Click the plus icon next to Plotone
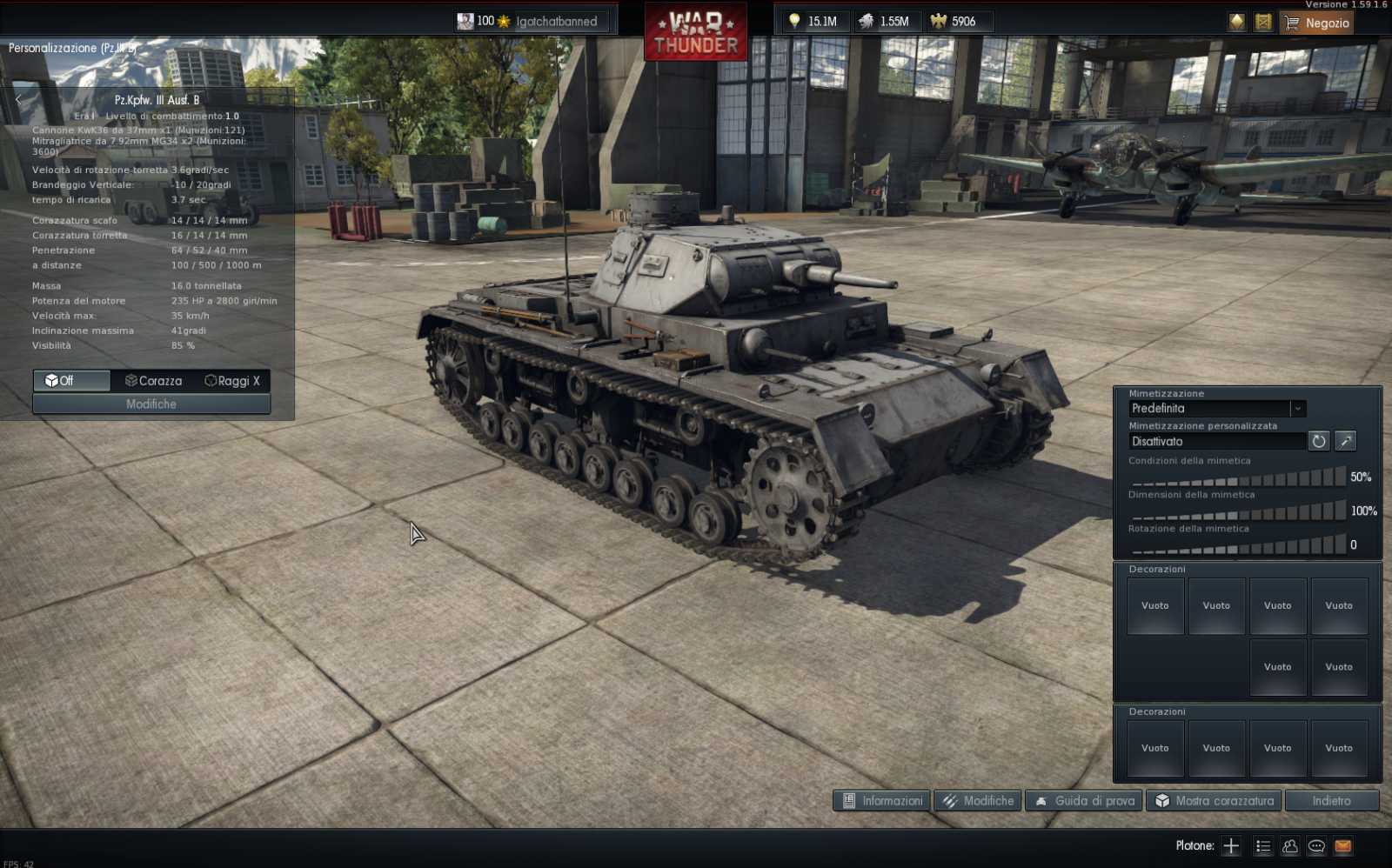1392x868 pixels. (x=1230, y=845)
